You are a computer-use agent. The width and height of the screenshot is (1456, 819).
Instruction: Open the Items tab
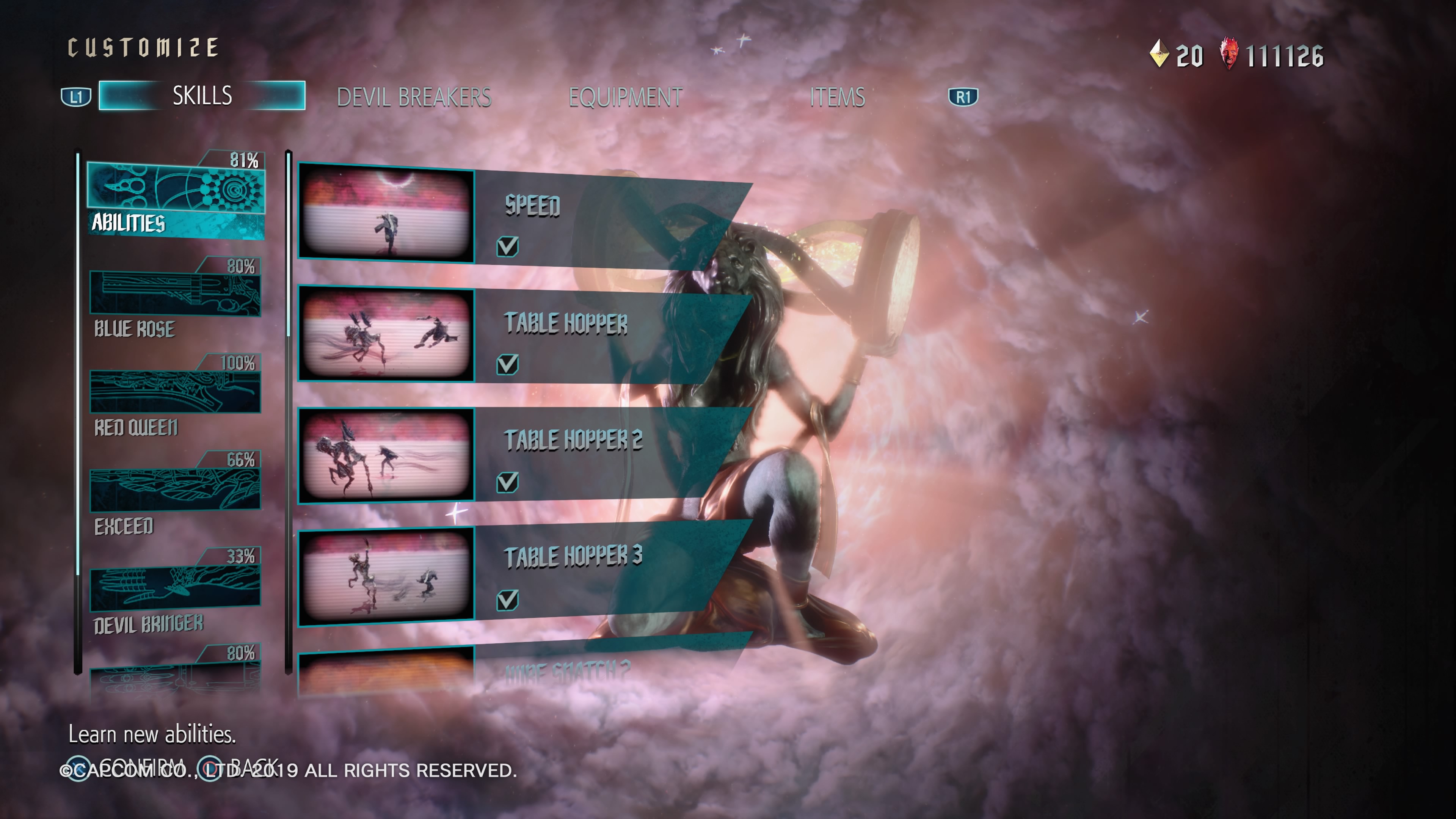click(x=837, y=97)
